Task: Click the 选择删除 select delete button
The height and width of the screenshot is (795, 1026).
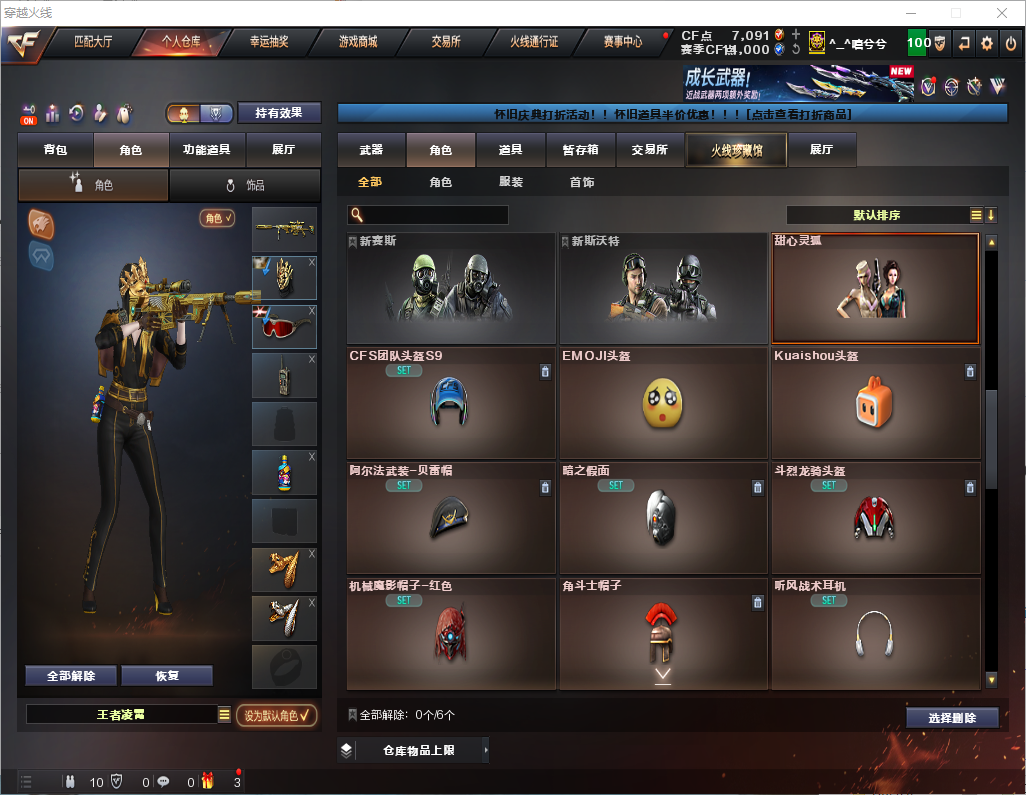Action: (952, 718)
